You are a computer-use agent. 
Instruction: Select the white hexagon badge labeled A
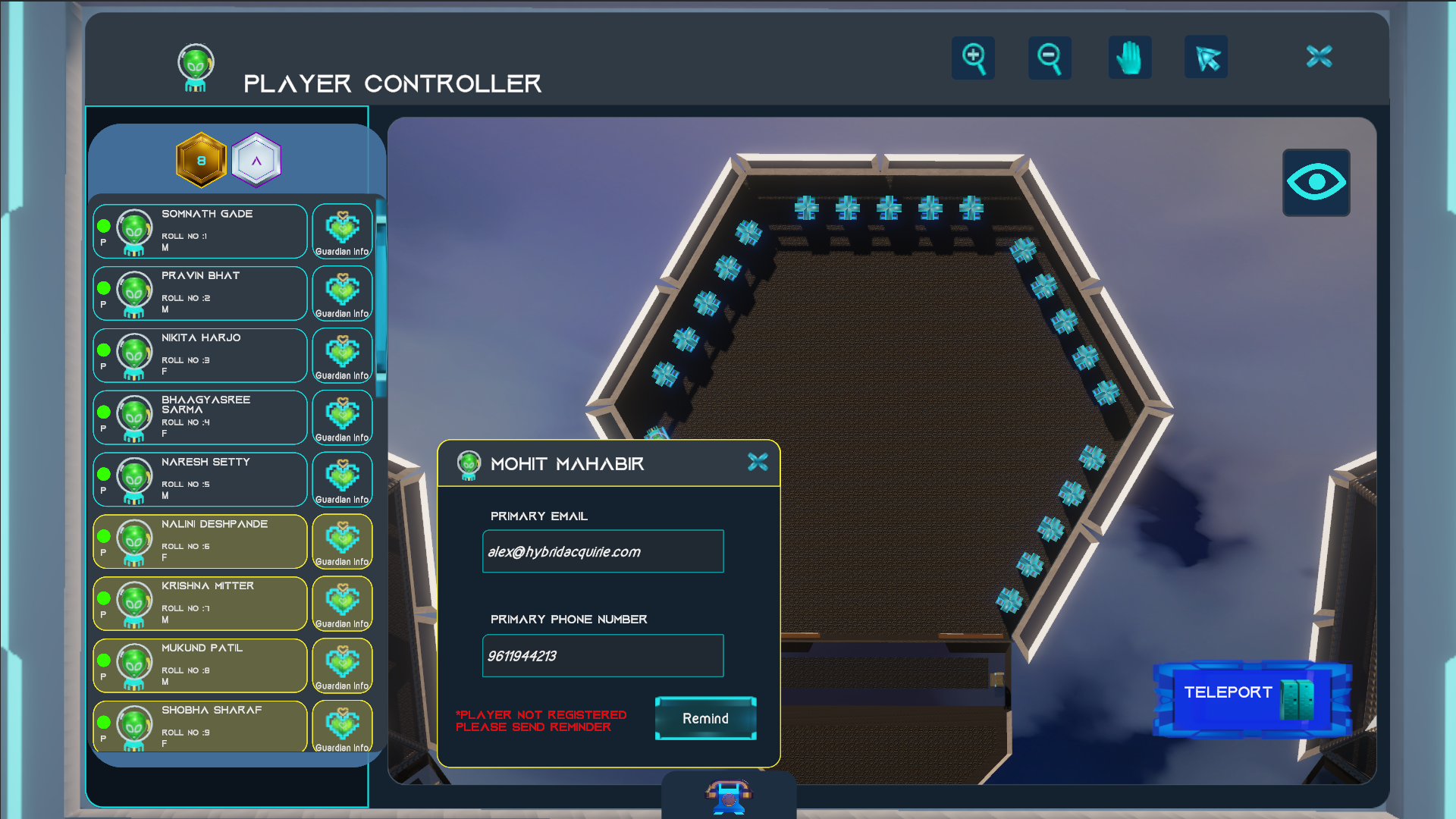pyautogui.click(x=256, y=160)
